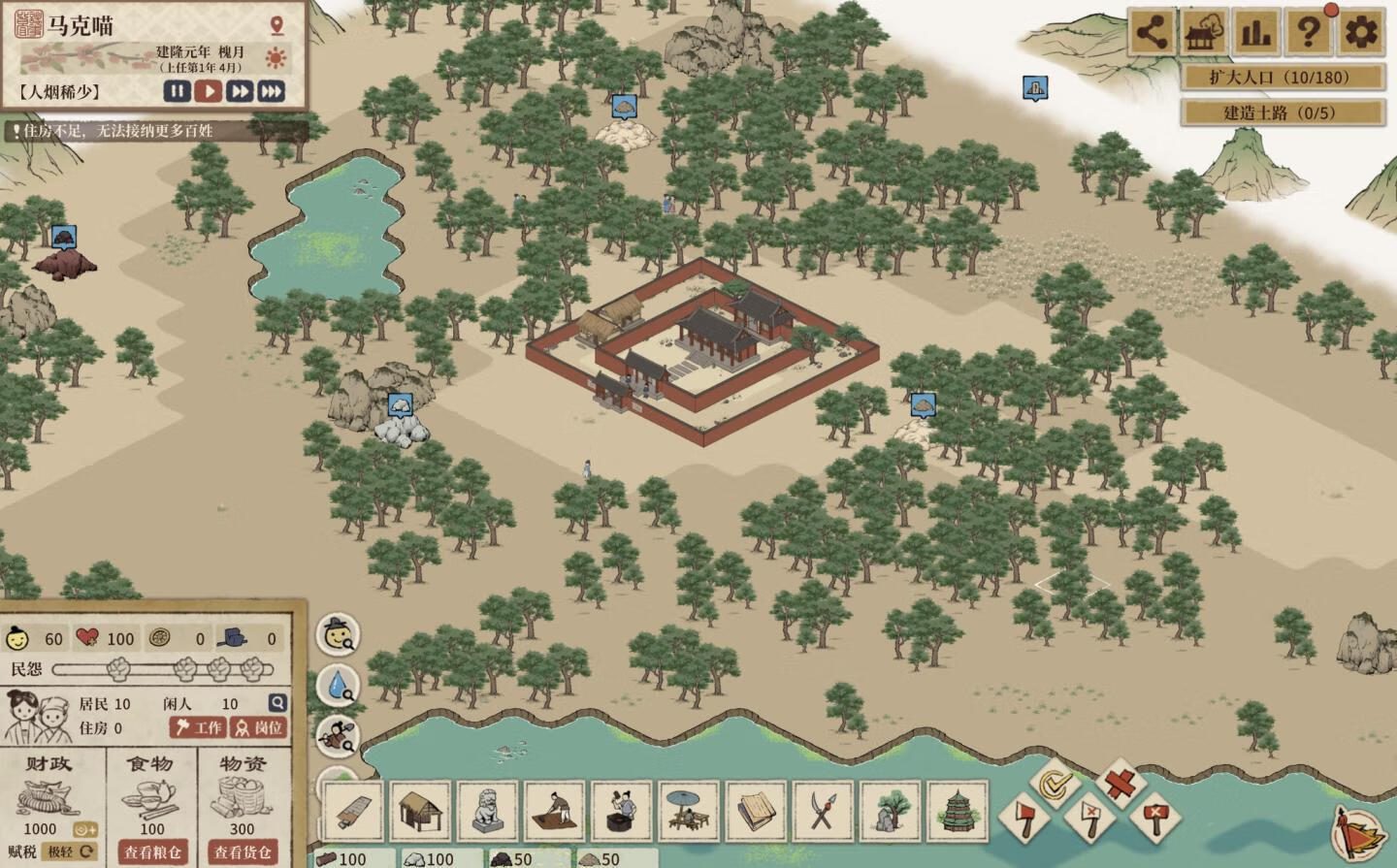1397x868 pixels.
Task: Click the 工作 work button
Action: tap(199, 727)
